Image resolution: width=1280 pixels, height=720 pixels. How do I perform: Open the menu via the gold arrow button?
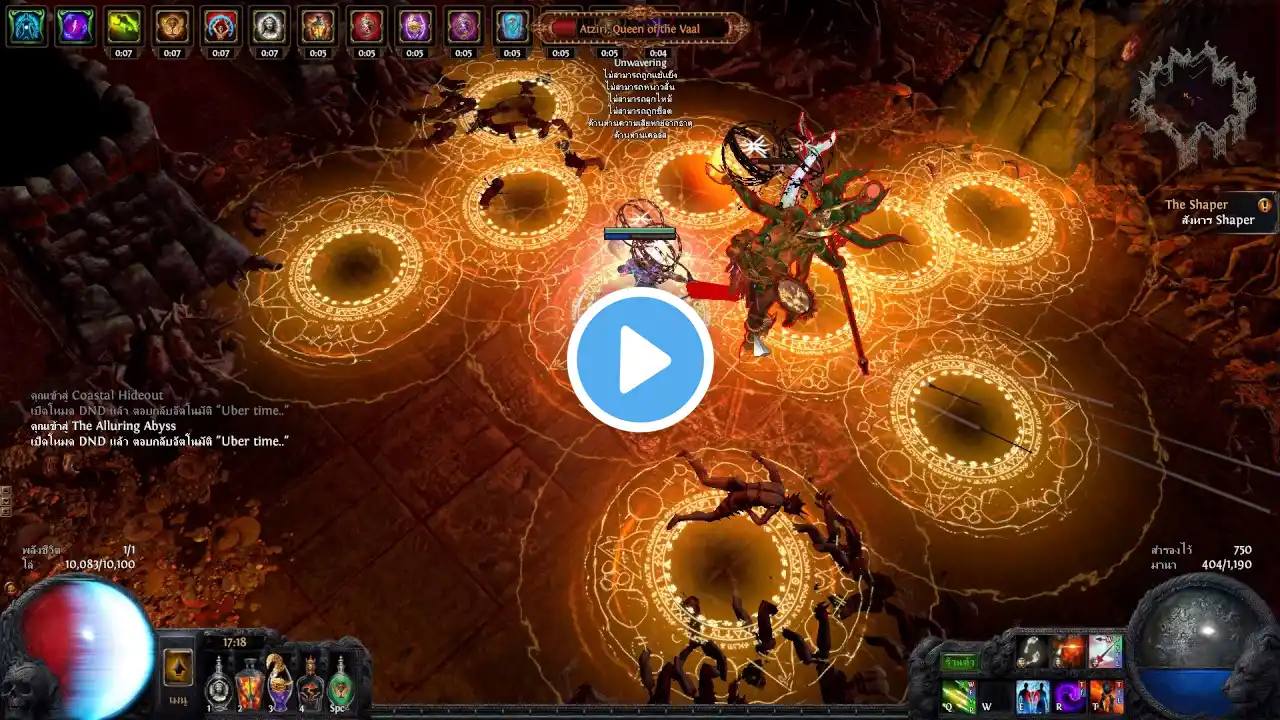coord(178,667)
